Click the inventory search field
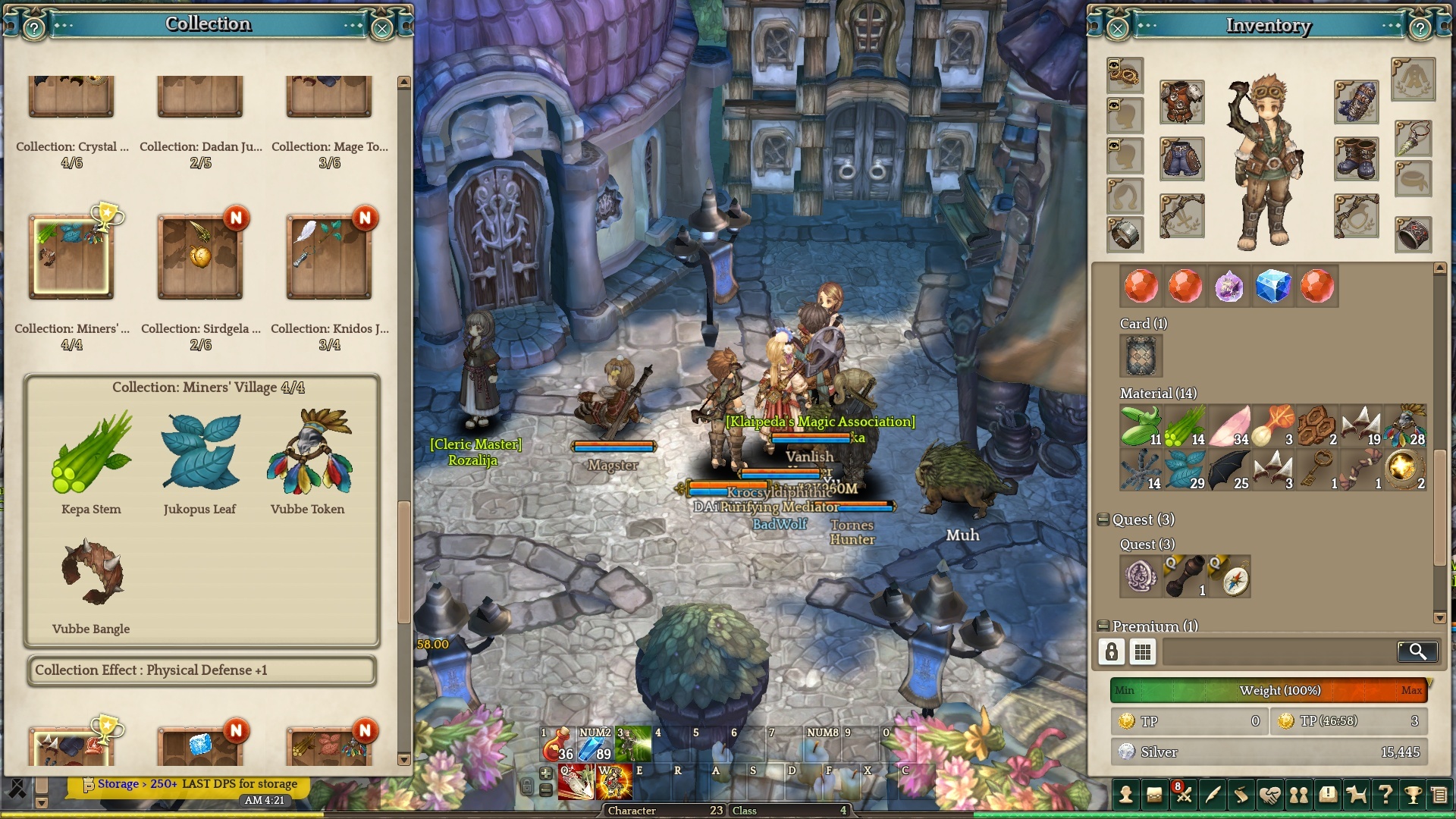Screen dimensions: 1456x819 click(x=1279, y=651)
